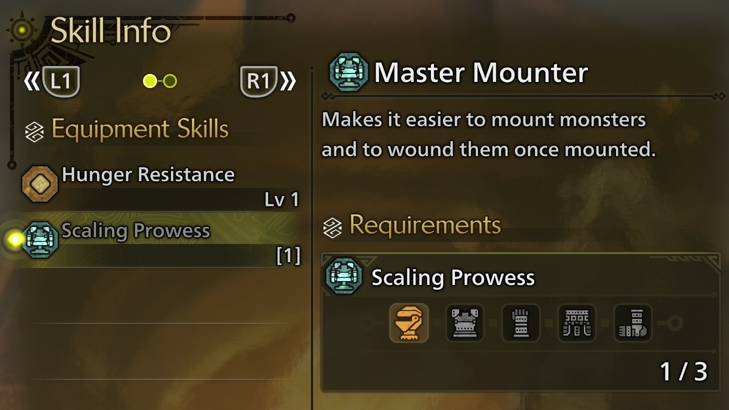
Task: Pick the waist armor piece icon
Action: click(x=577, y=323)
